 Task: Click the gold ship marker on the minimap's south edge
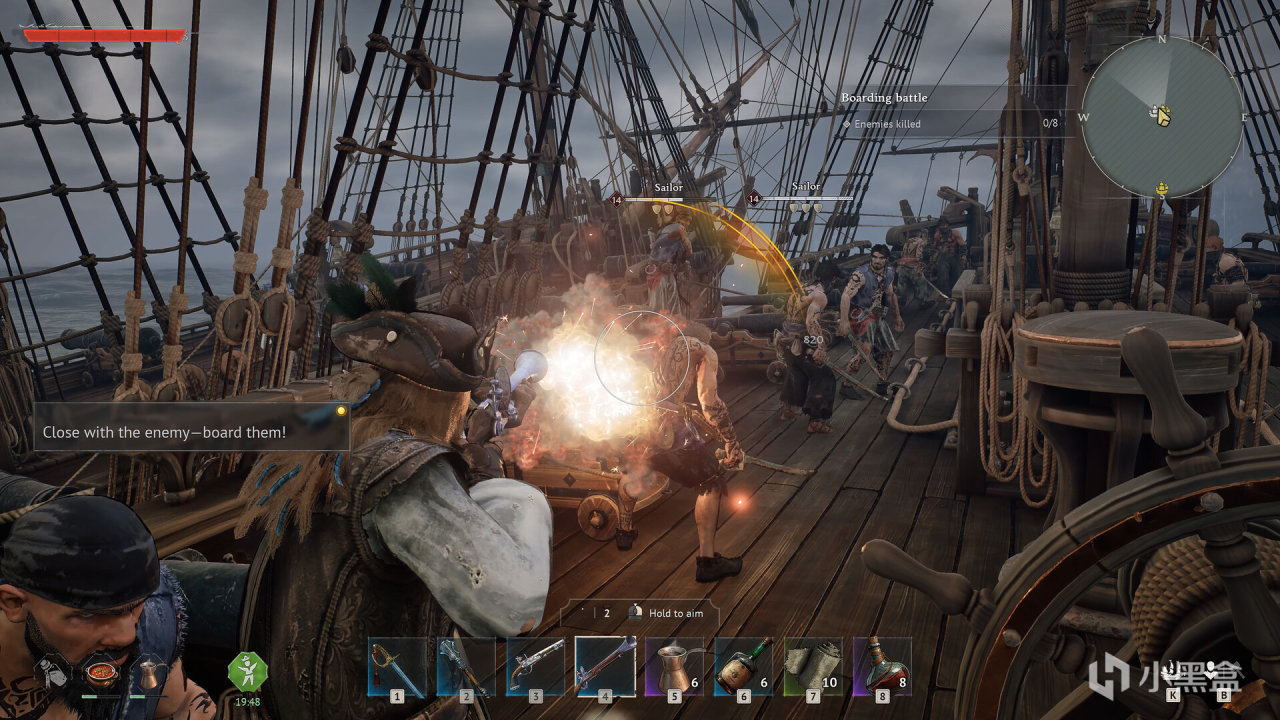tap(1162, 188)
